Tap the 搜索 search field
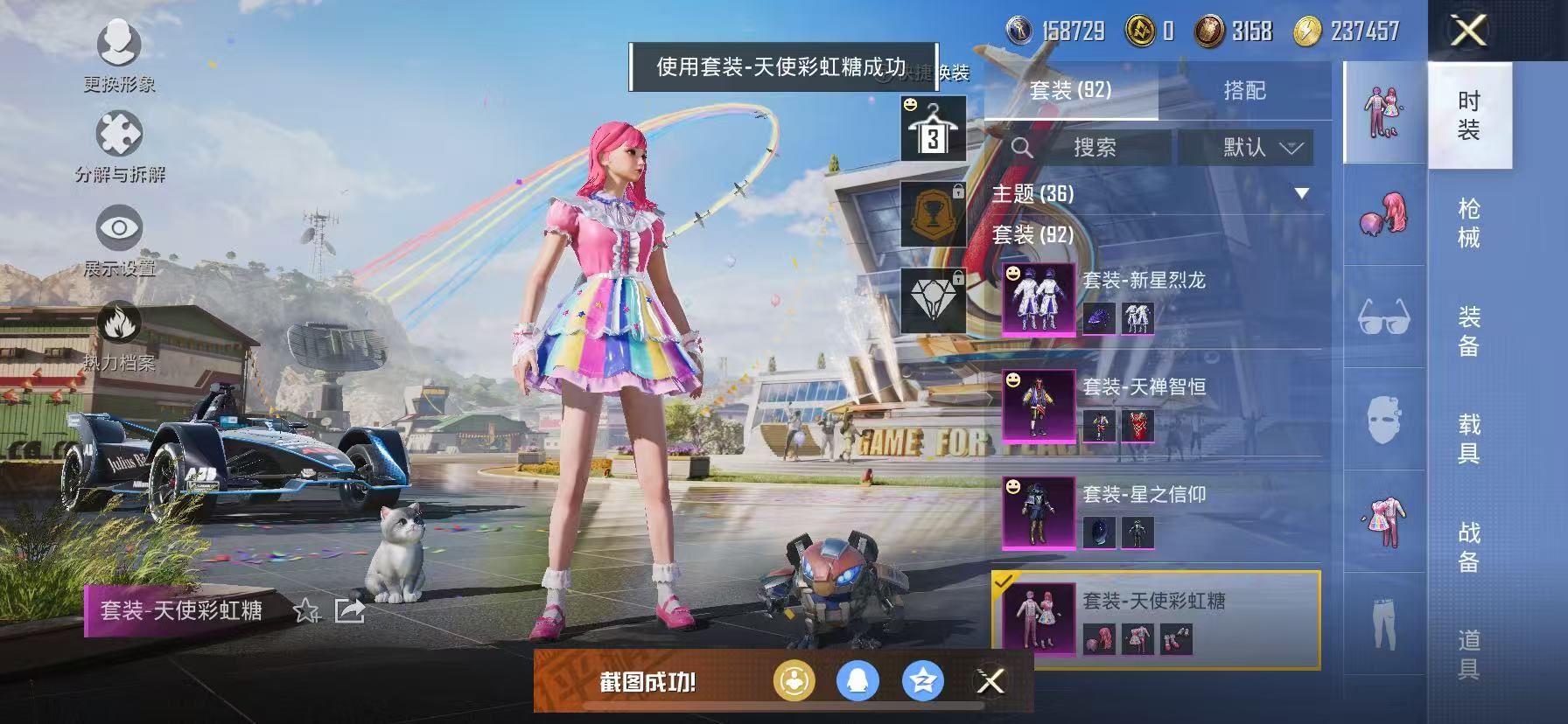This screenshot has width=1568, height=724. click(1098, 147)
